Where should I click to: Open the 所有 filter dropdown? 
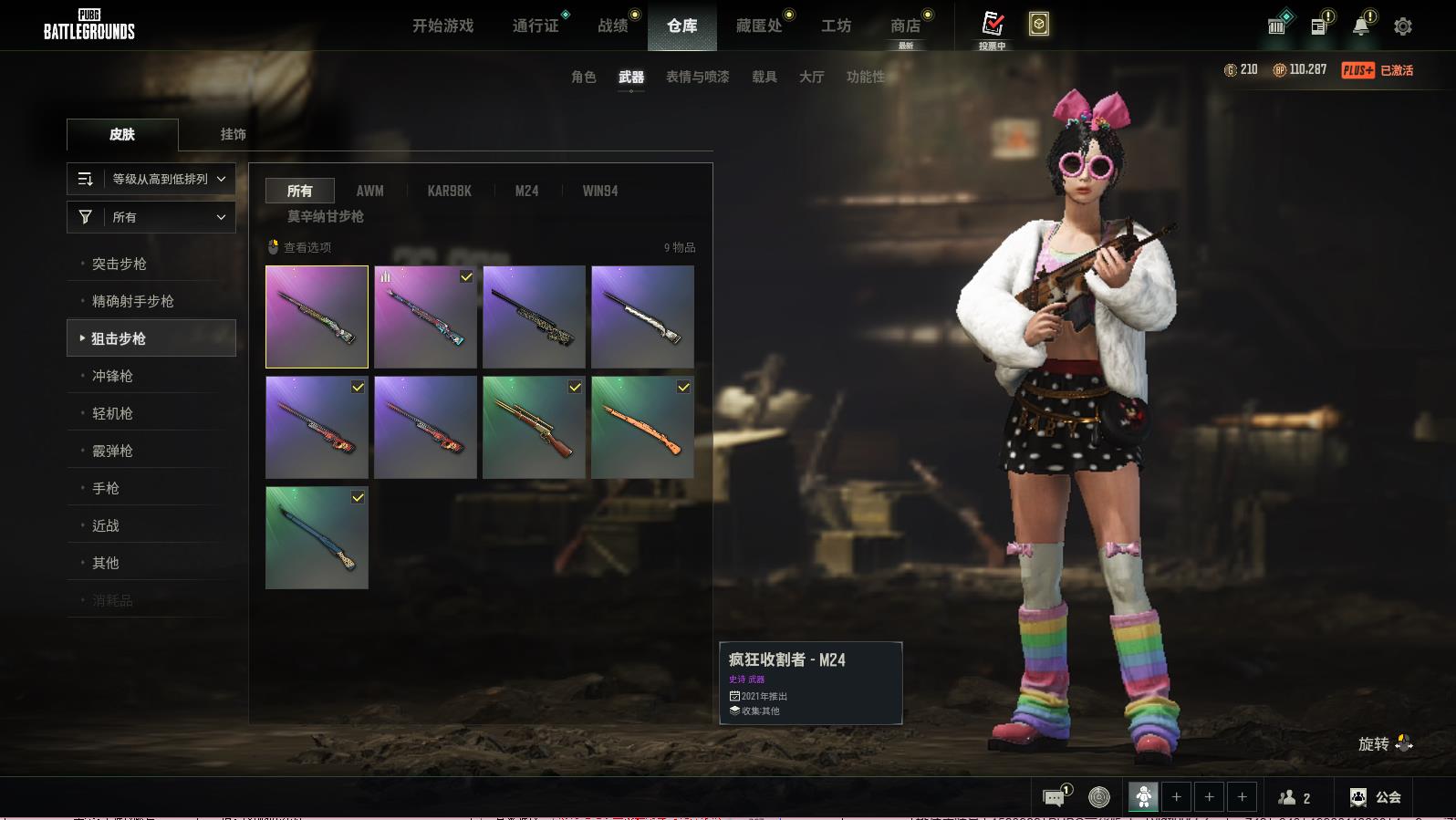click(x=151, y=217)
